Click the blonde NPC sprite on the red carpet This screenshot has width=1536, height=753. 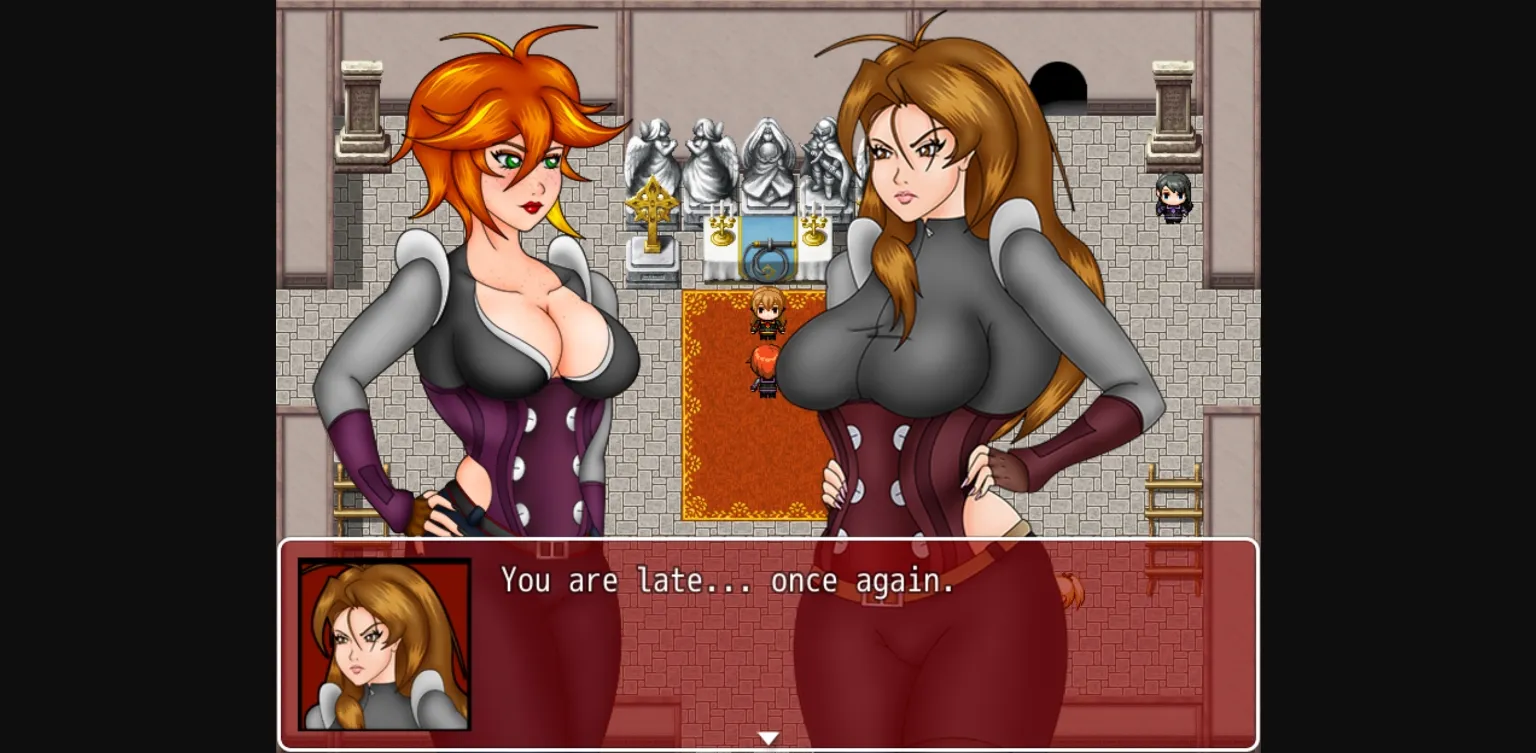click(x=766, y=315)
